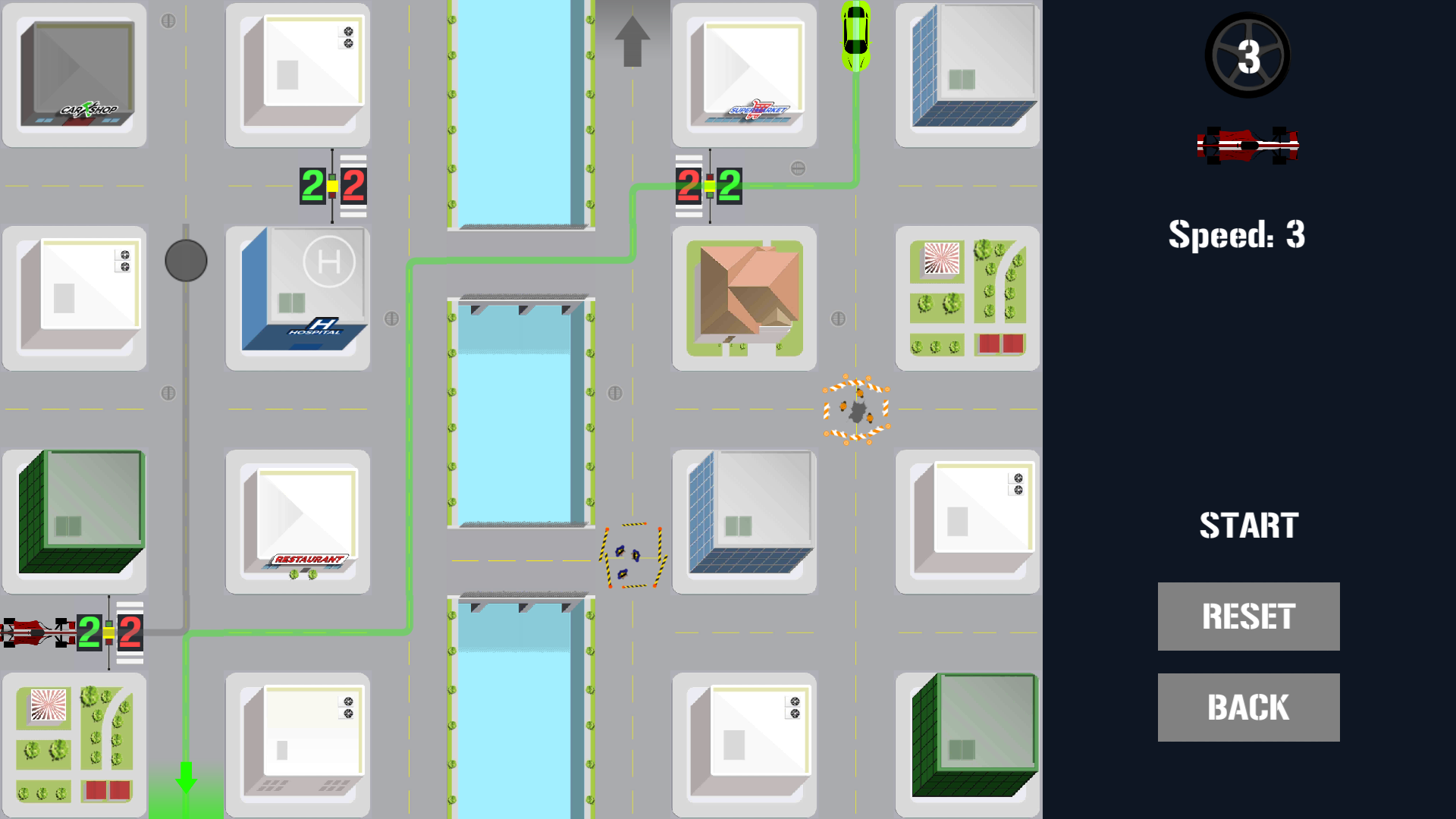Click the roundabout circle on the left road
Screen dimensions: 1456x819
186,260
